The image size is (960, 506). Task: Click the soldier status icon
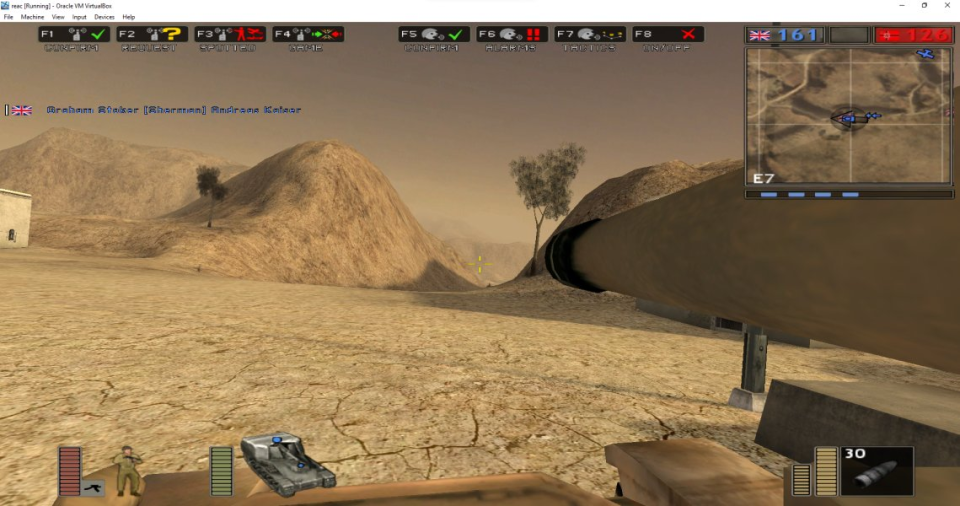128,470
